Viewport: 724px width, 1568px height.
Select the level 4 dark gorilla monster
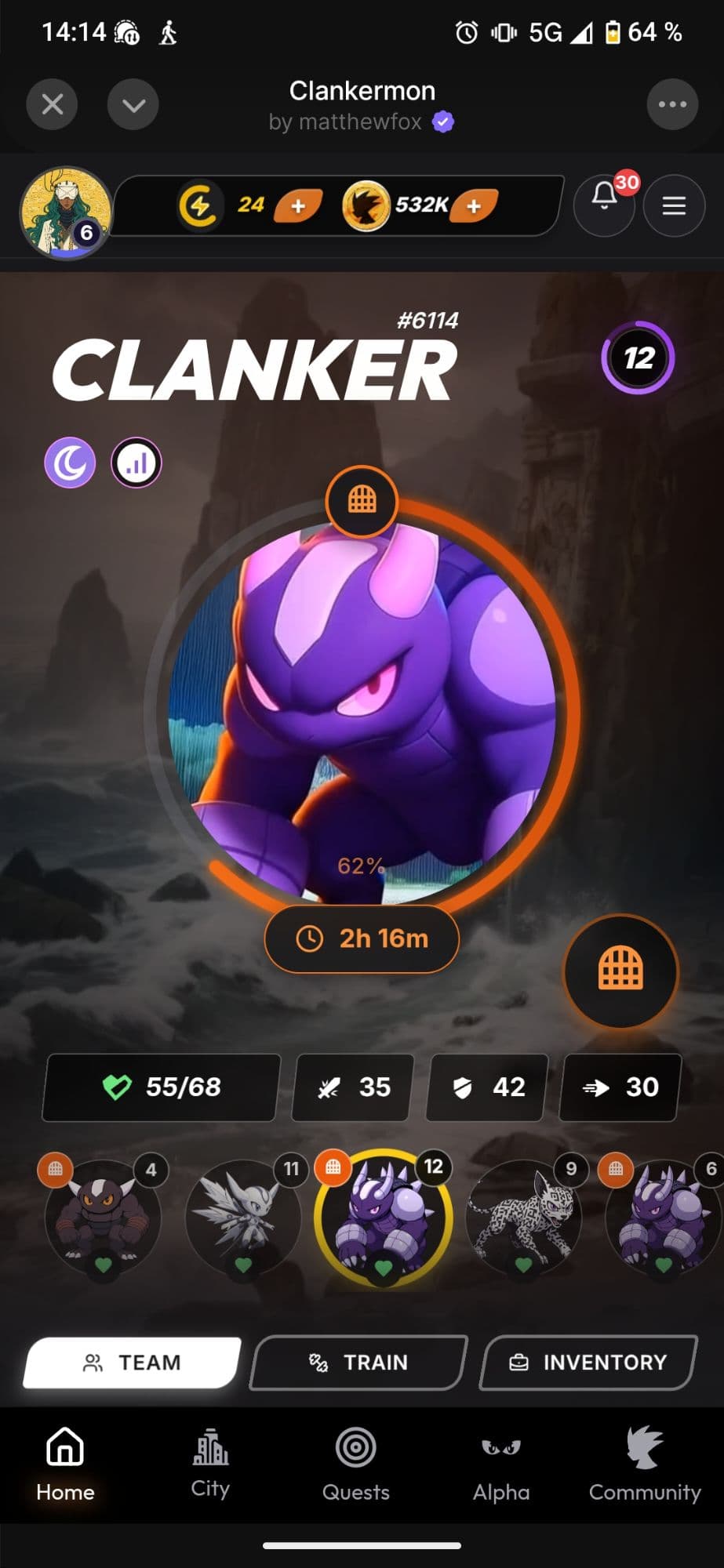103,1217
